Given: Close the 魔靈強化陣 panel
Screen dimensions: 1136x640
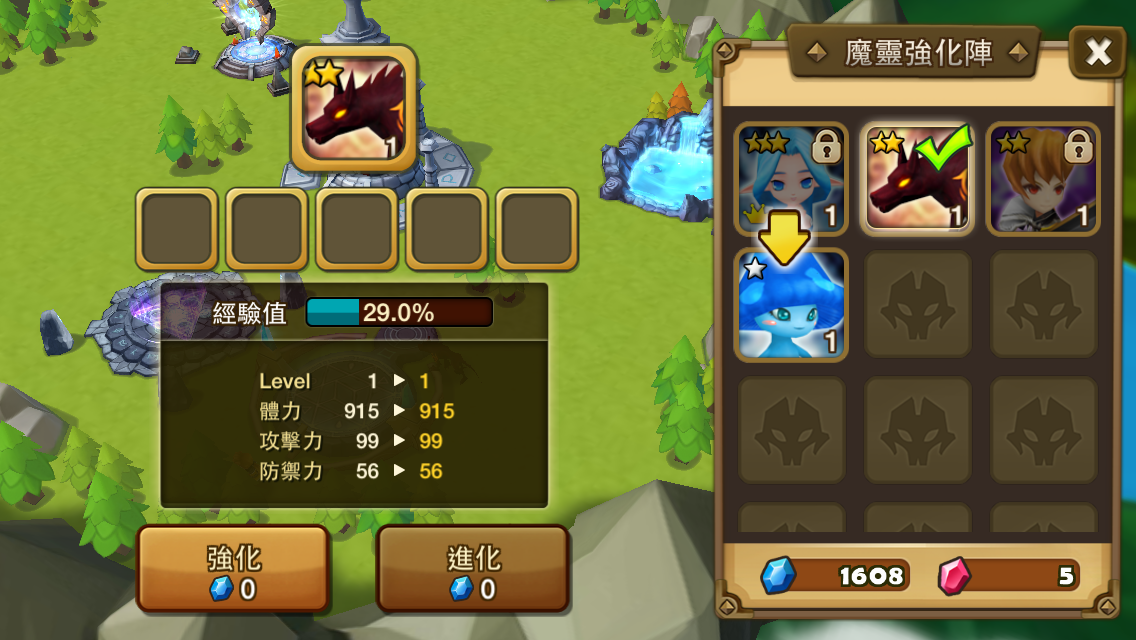Looking at the screenshot, I should coord(1098,53).
